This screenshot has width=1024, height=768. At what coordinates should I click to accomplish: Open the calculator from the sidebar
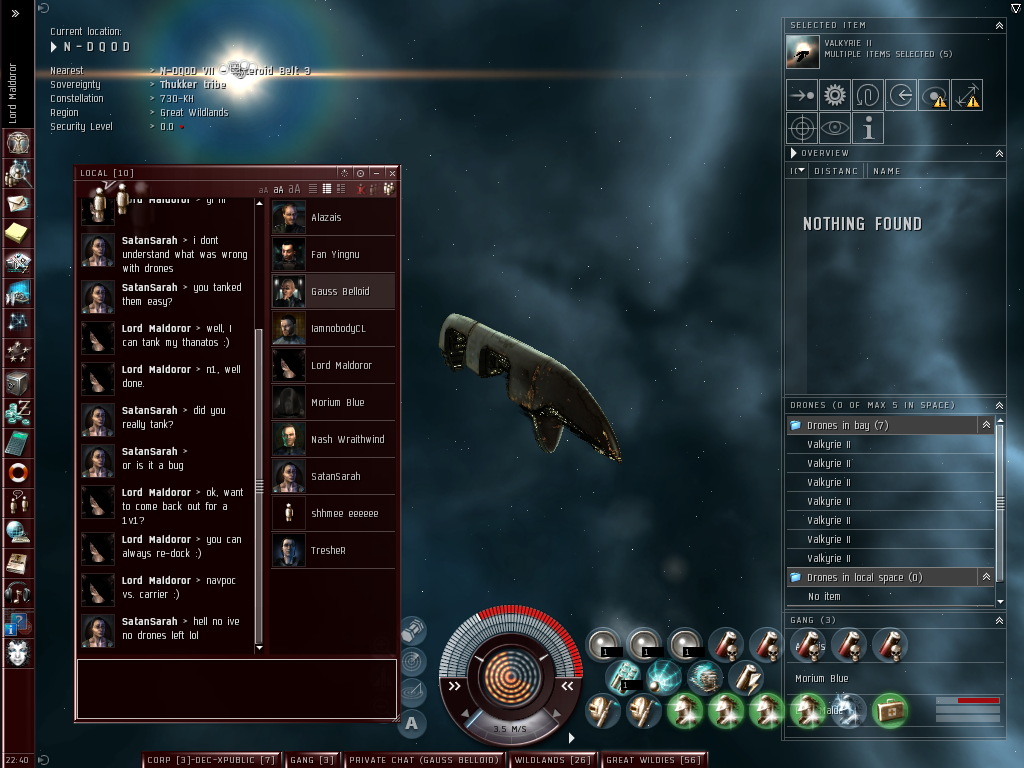pos(18,442)
